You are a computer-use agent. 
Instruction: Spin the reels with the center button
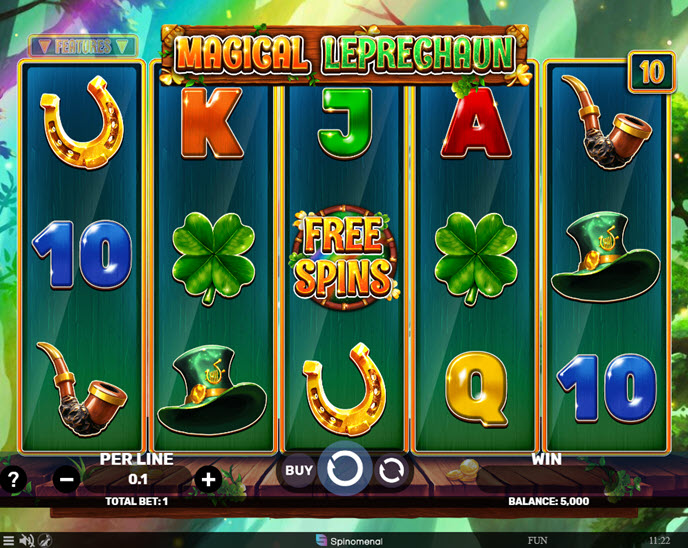pyautogui.click(x=345, y=469)
